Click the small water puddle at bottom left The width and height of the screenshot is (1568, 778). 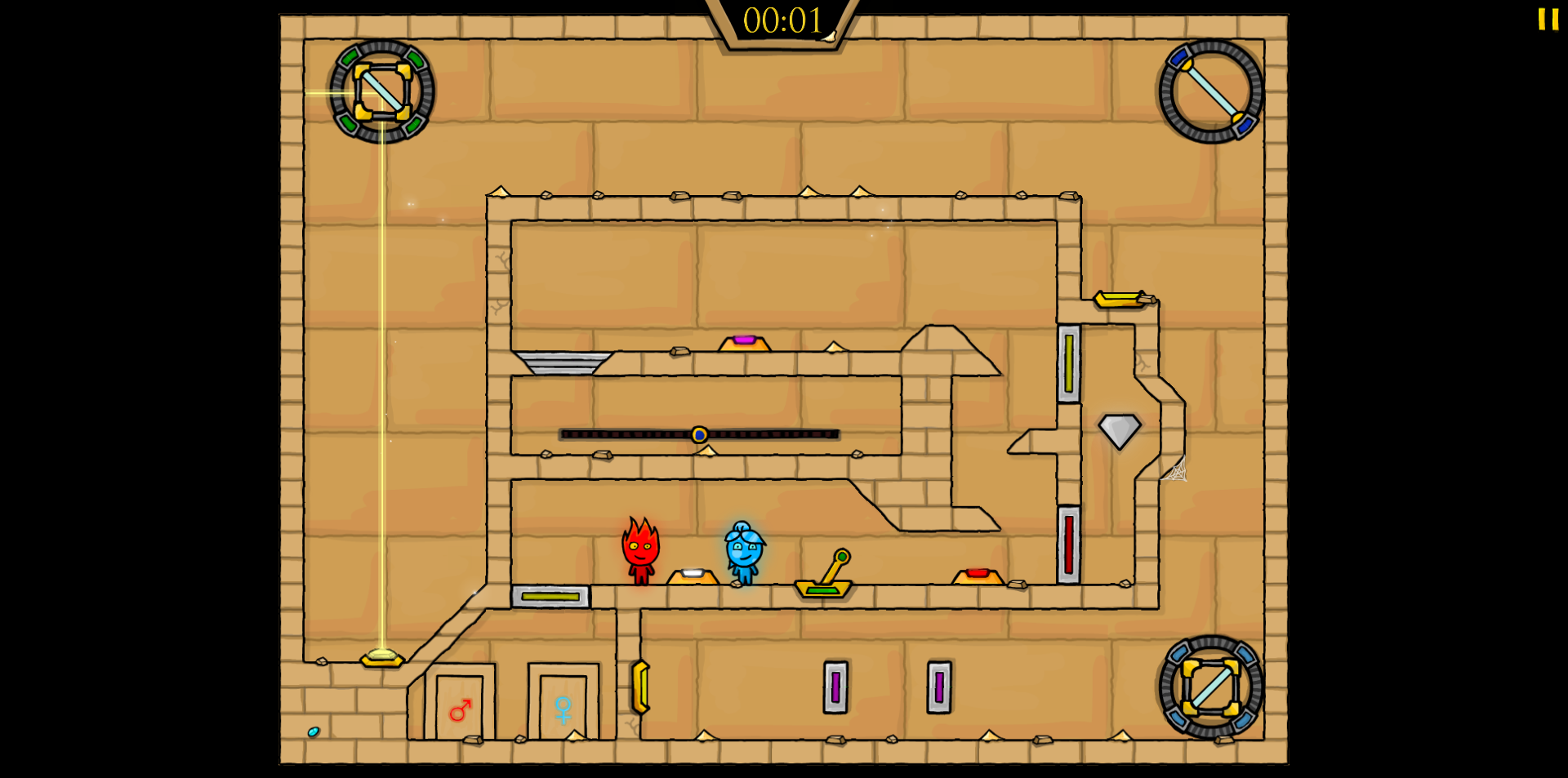click(313, 730)
